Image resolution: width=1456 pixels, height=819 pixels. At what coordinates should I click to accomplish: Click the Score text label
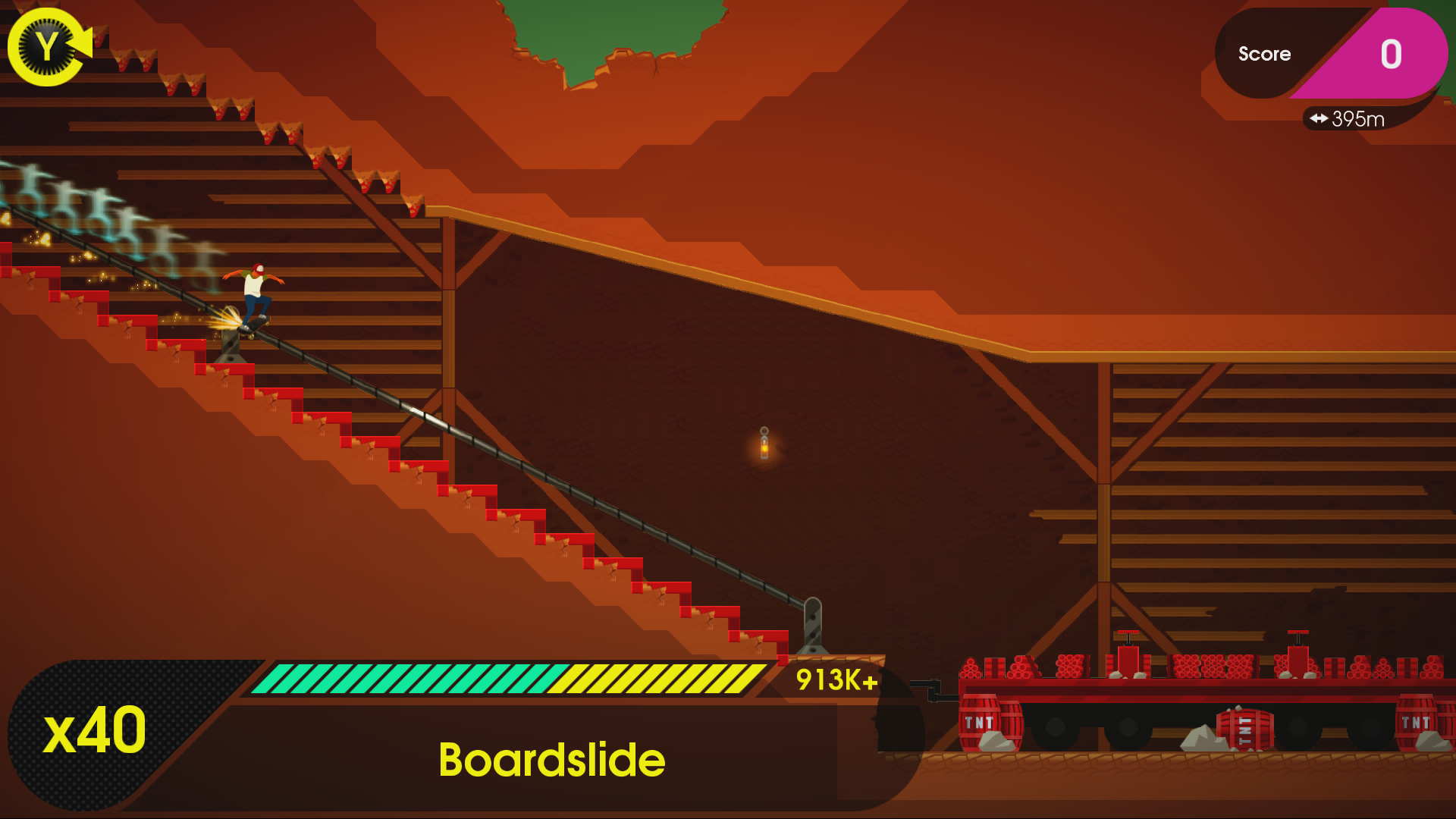pos(1264,53)
